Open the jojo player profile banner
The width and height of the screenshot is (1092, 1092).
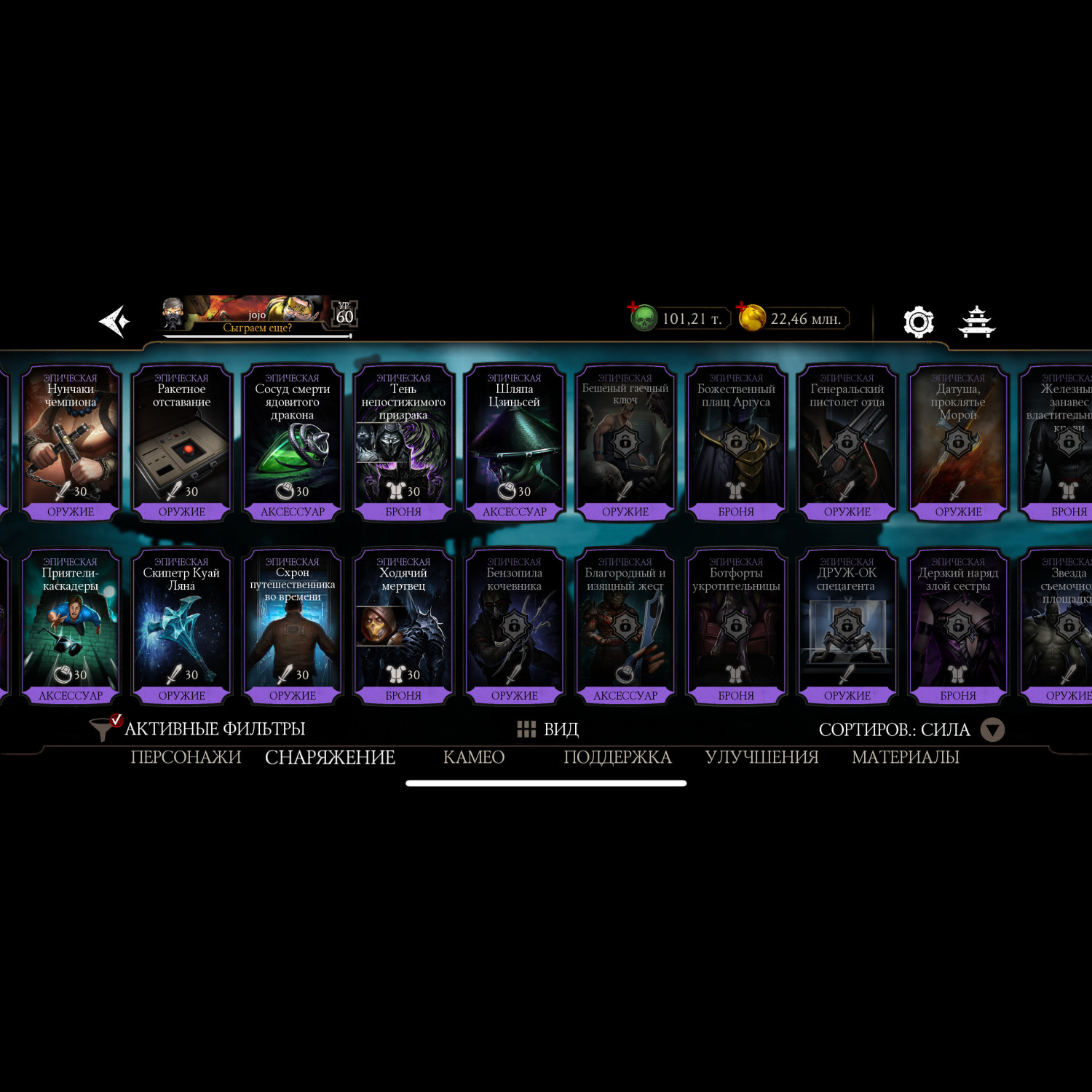tap(258, 317)
